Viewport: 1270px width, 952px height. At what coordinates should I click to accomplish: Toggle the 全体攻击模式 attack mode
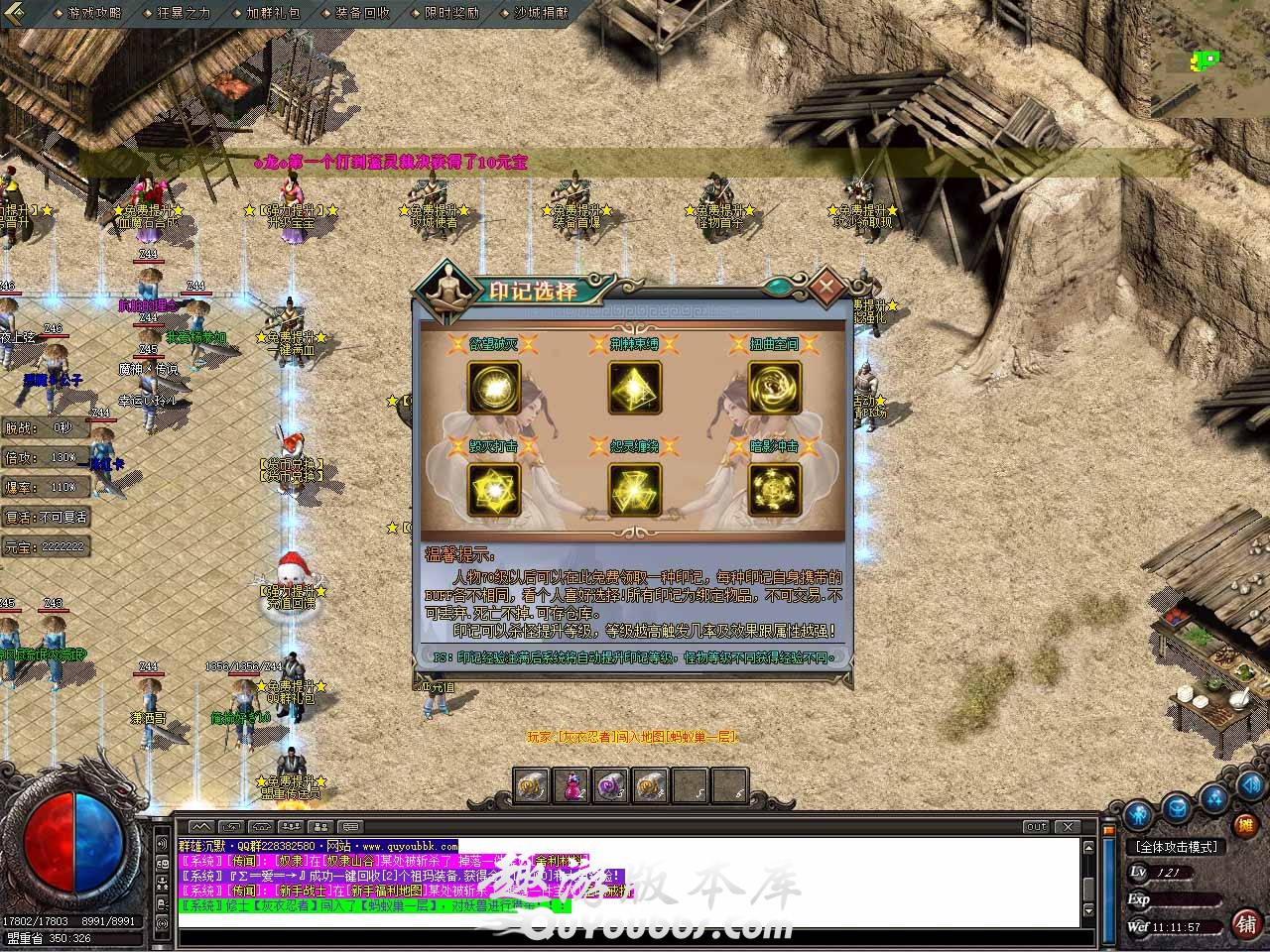click(1176, 847)
